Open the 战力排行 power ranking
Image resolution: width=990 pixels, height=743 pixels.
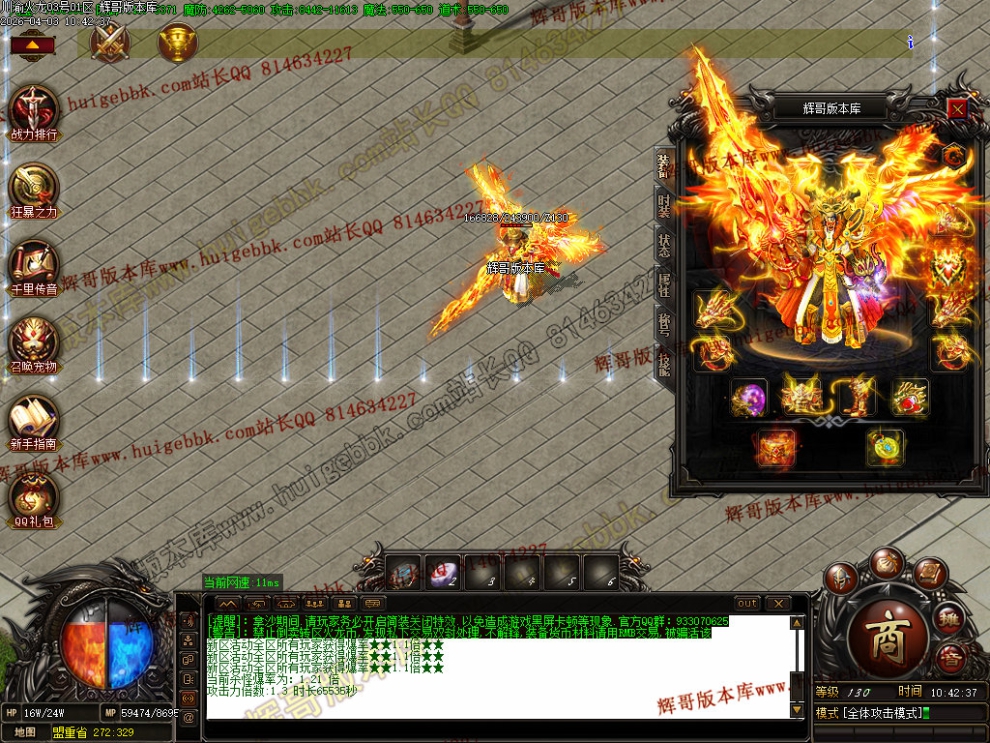[x=34, y=112]
